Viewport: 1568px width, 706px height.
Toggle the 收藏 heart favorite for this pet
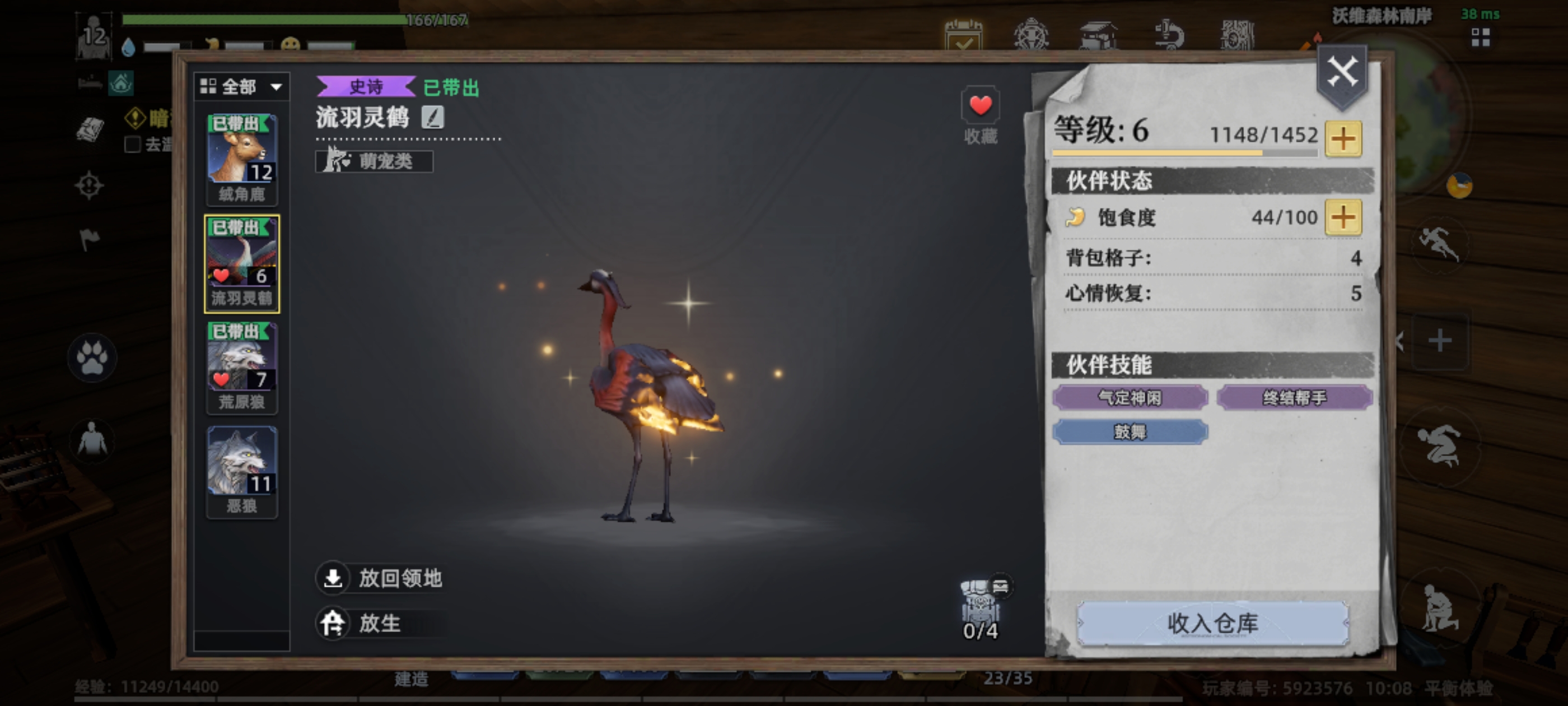981,106
